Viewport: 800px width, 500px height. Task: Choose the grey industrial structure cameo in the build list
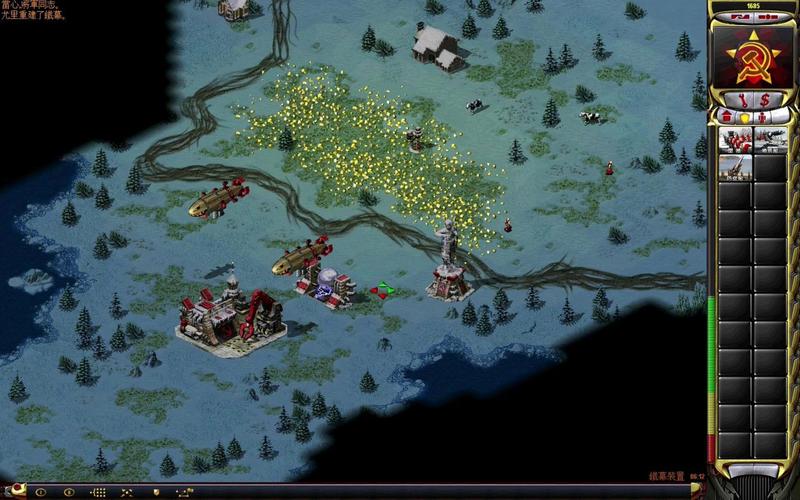(x=771, y=140)
